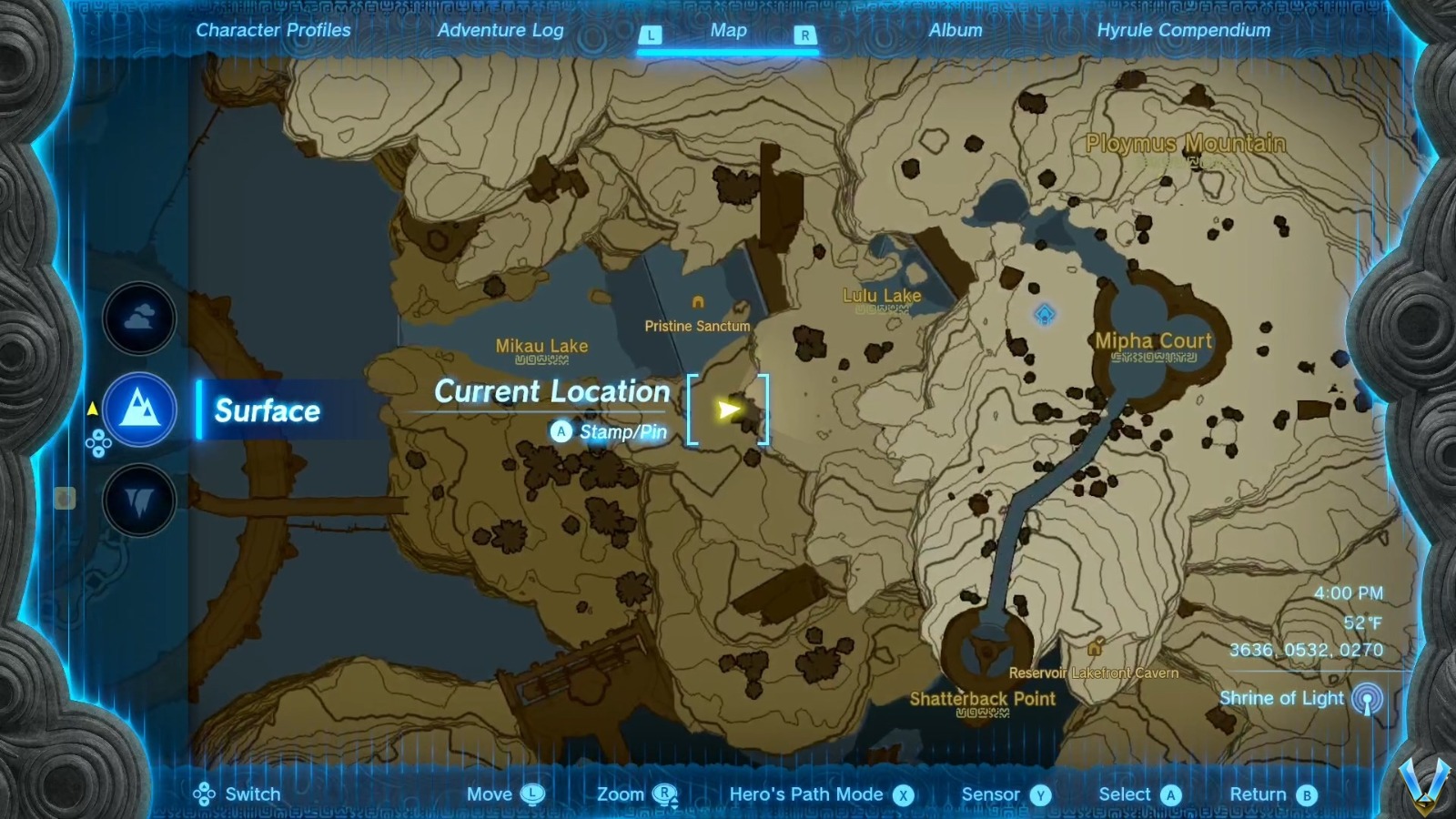Switch to the Adventure Log tab
Screen dimensions: 1456x819
point(501,30)
